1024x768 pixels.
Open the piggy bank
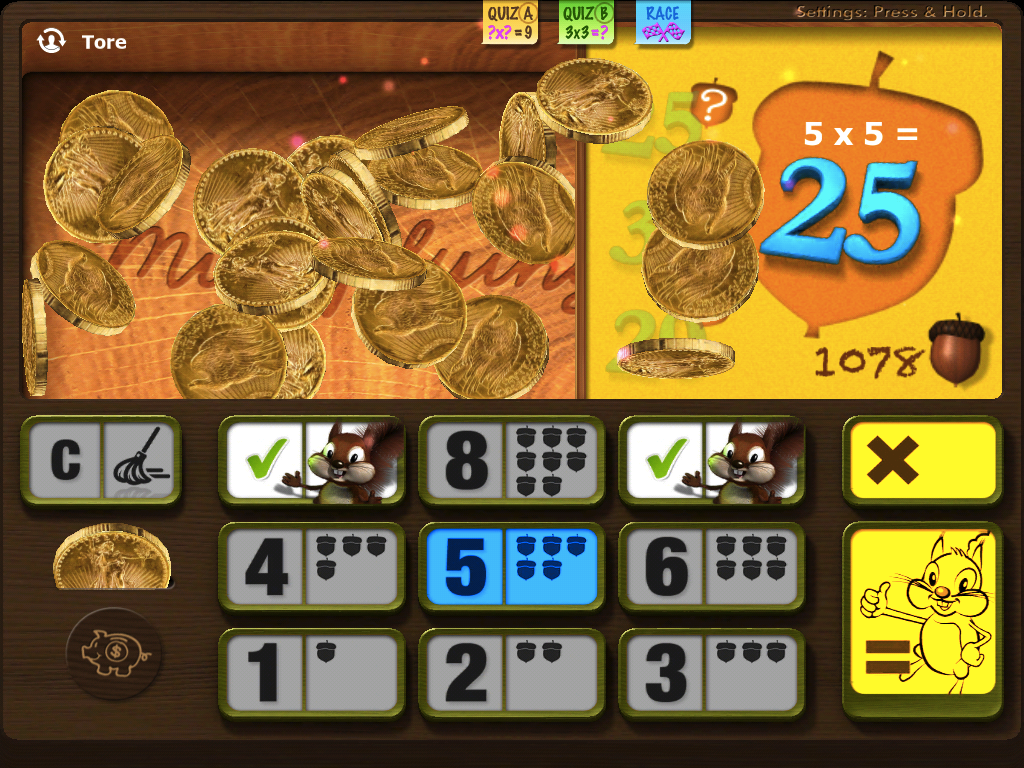114,655
